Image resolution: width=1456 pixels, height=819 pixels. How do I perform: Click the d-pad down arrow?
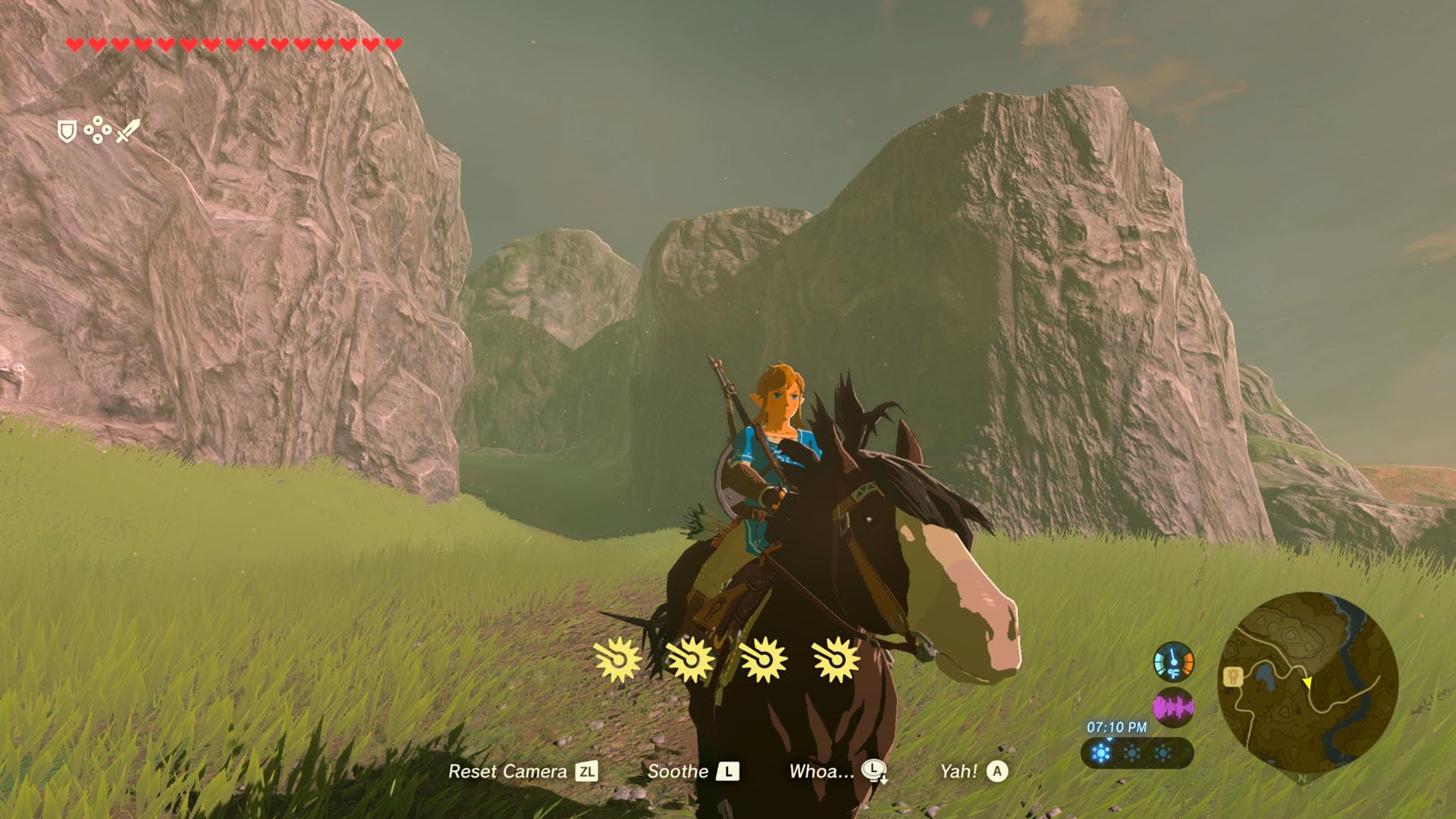coord(98,140)
